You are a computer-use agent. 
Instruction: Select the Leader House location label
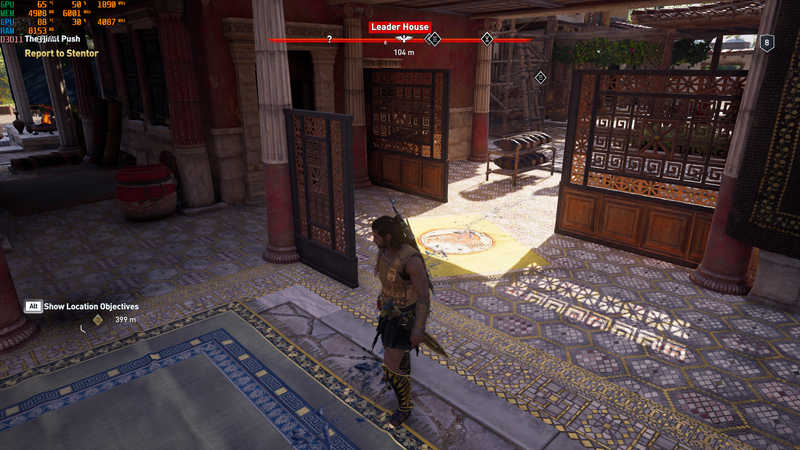tap(400, 27)
